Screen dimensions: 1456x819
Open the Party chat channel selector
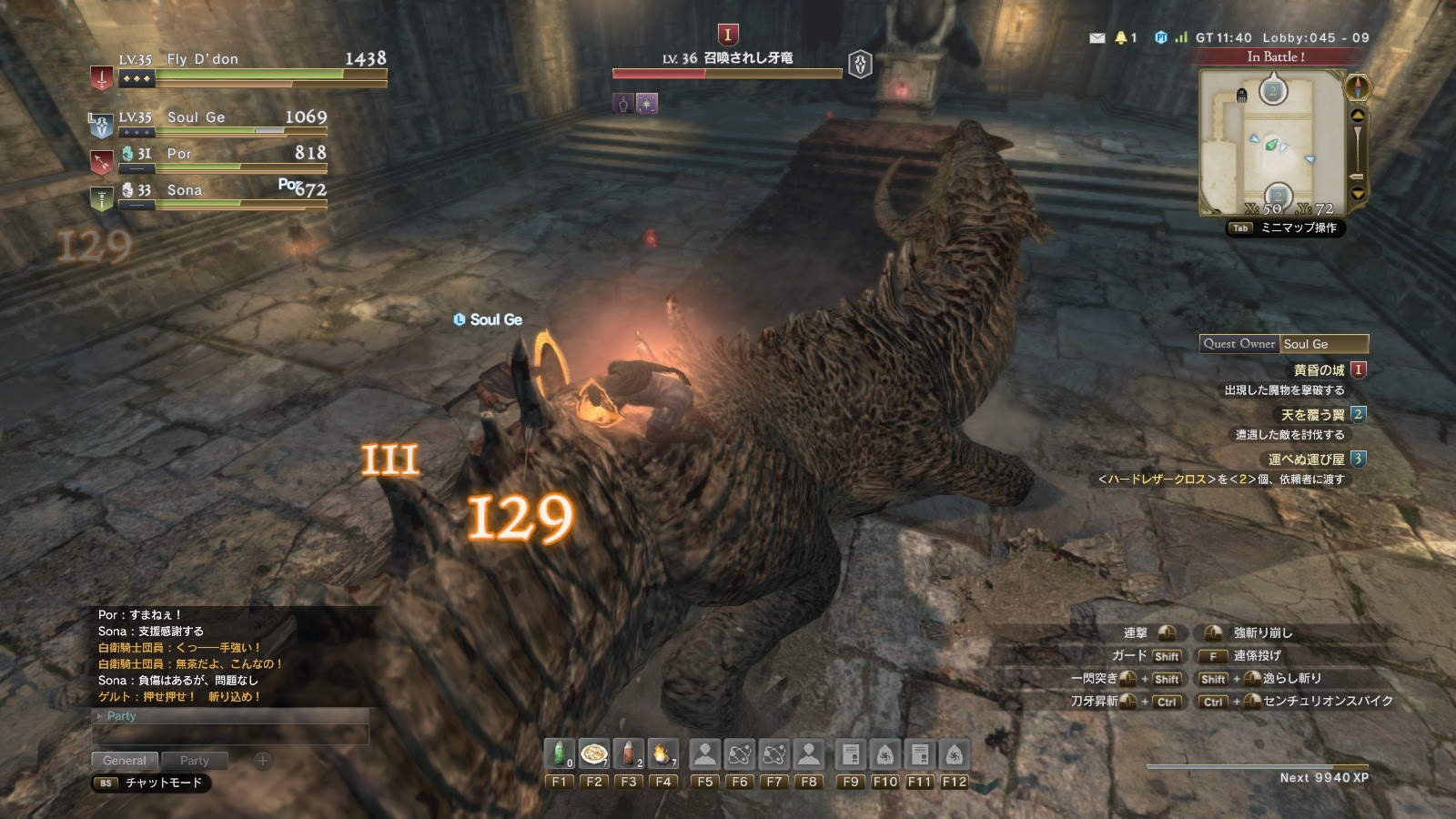pos(117,716)
